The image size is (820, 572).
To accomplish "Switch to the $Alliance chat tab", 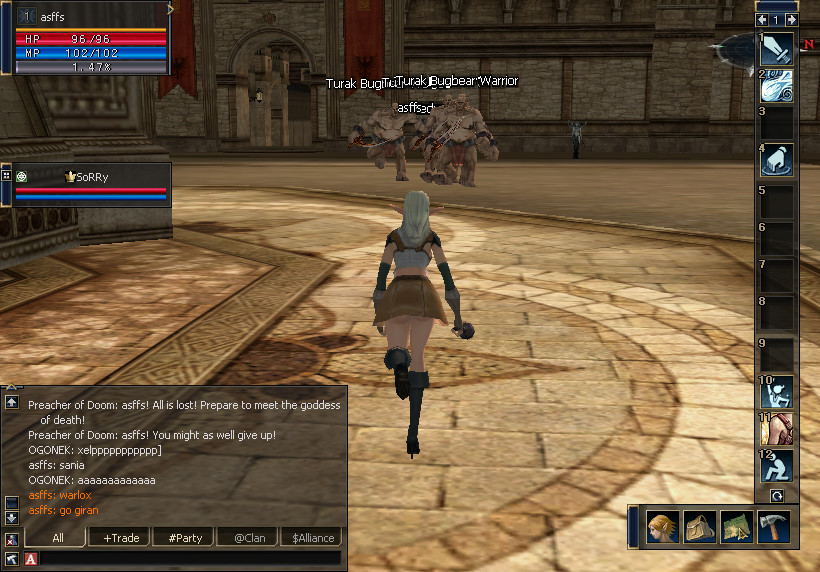I will pos(311,538).
